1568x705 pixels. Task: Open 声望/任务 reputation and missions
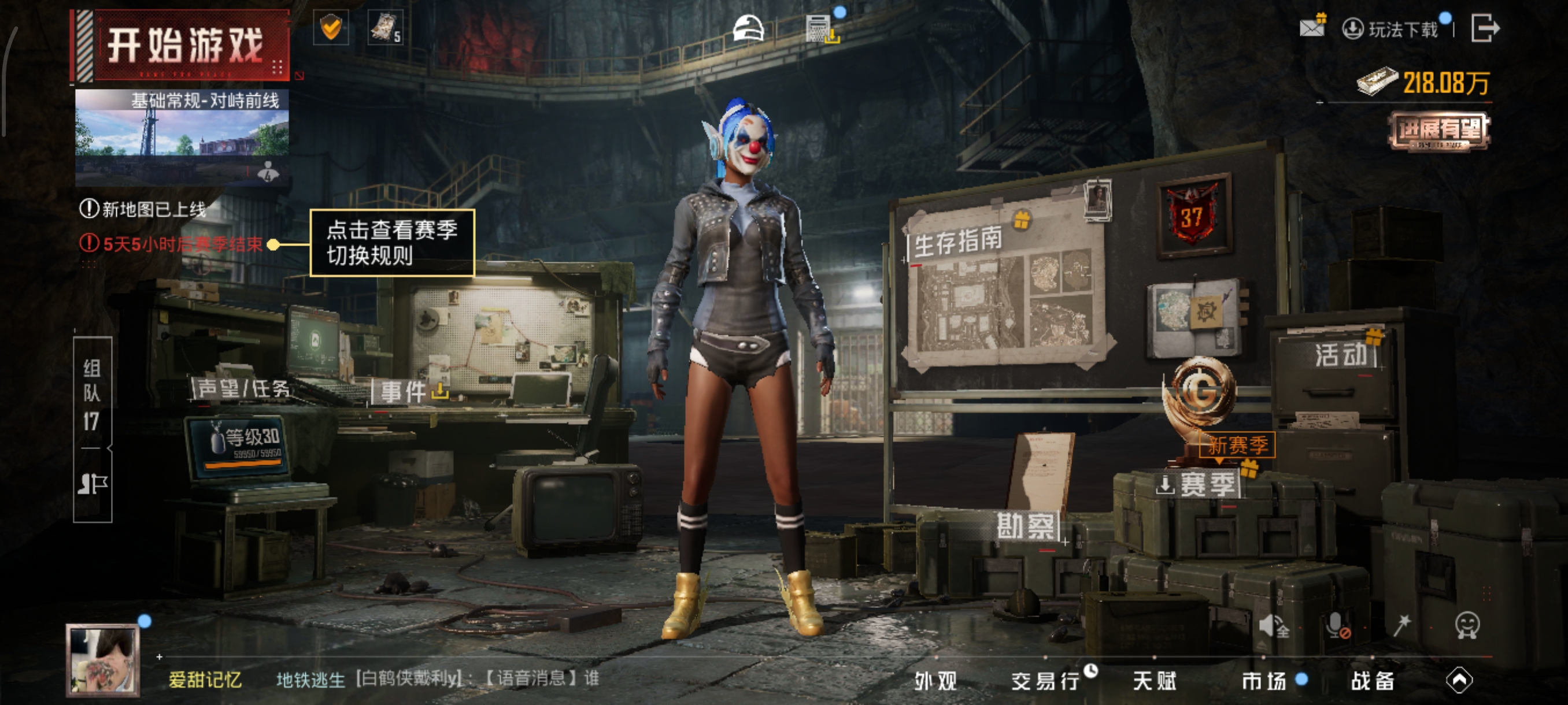(x=242, y=388)
